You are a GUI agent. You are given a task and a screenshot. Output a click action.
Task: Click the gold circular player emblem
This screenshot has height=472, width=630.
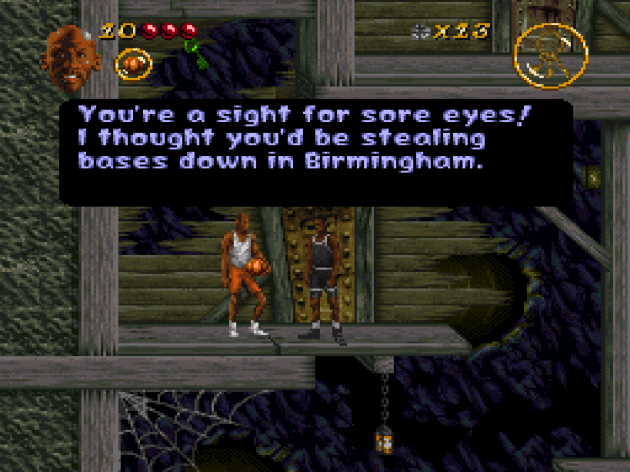coord(550,55)
